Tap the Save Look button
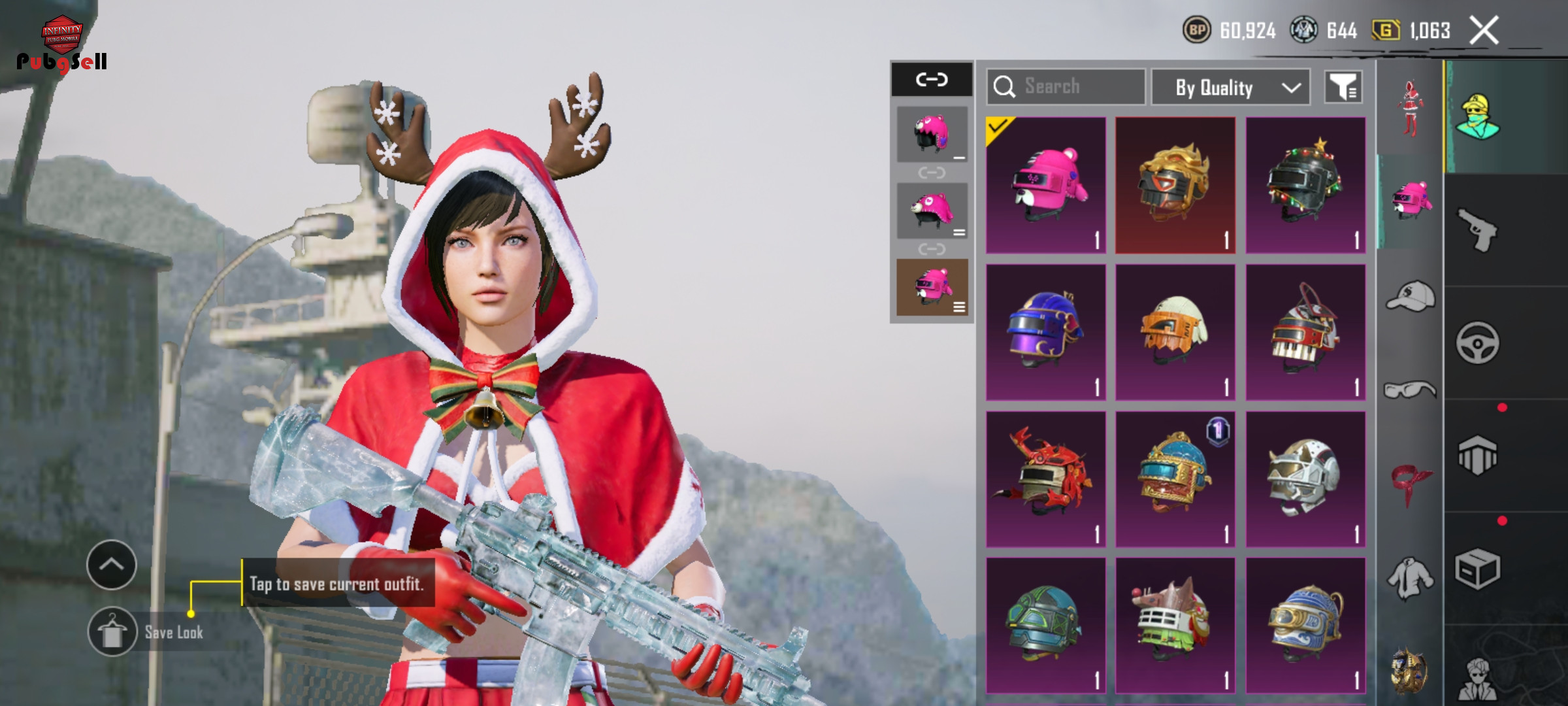Image resolution: width=1568 pixels, height=706 pixels. [x=112, y=631]
